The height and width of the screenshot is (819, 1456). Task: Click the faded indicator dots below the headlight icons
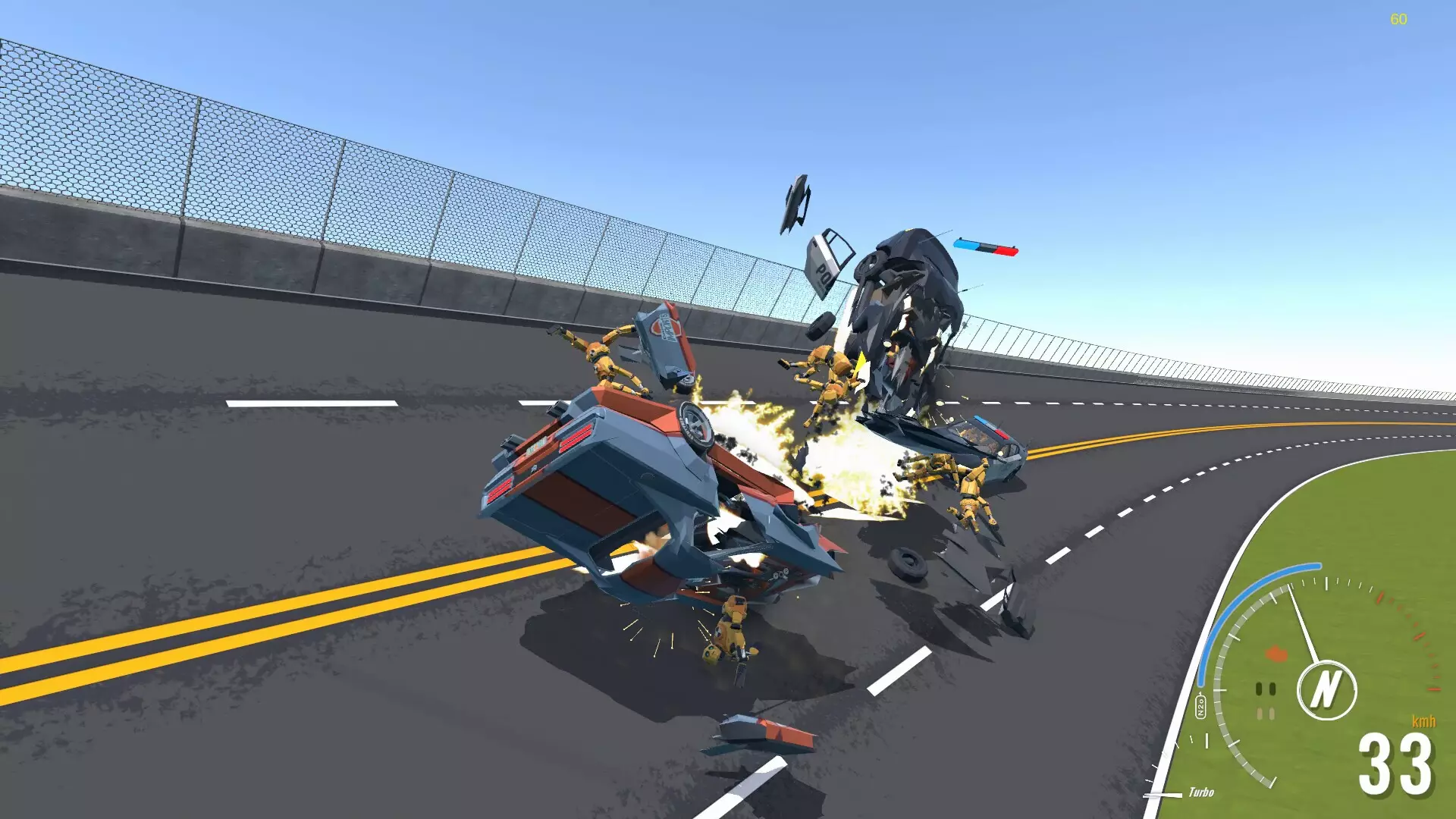[x=1265, y=714]
